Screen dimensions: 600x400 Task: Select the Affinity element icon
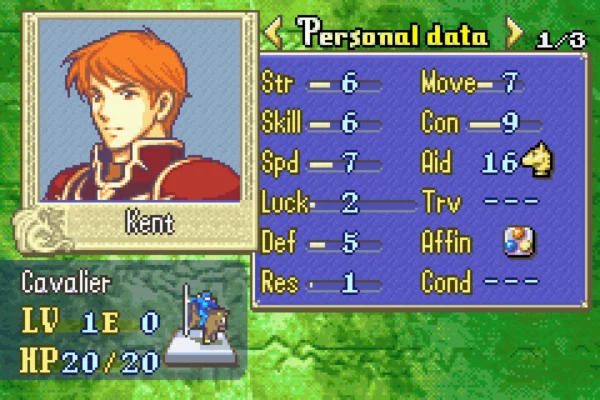click(519, 242)
